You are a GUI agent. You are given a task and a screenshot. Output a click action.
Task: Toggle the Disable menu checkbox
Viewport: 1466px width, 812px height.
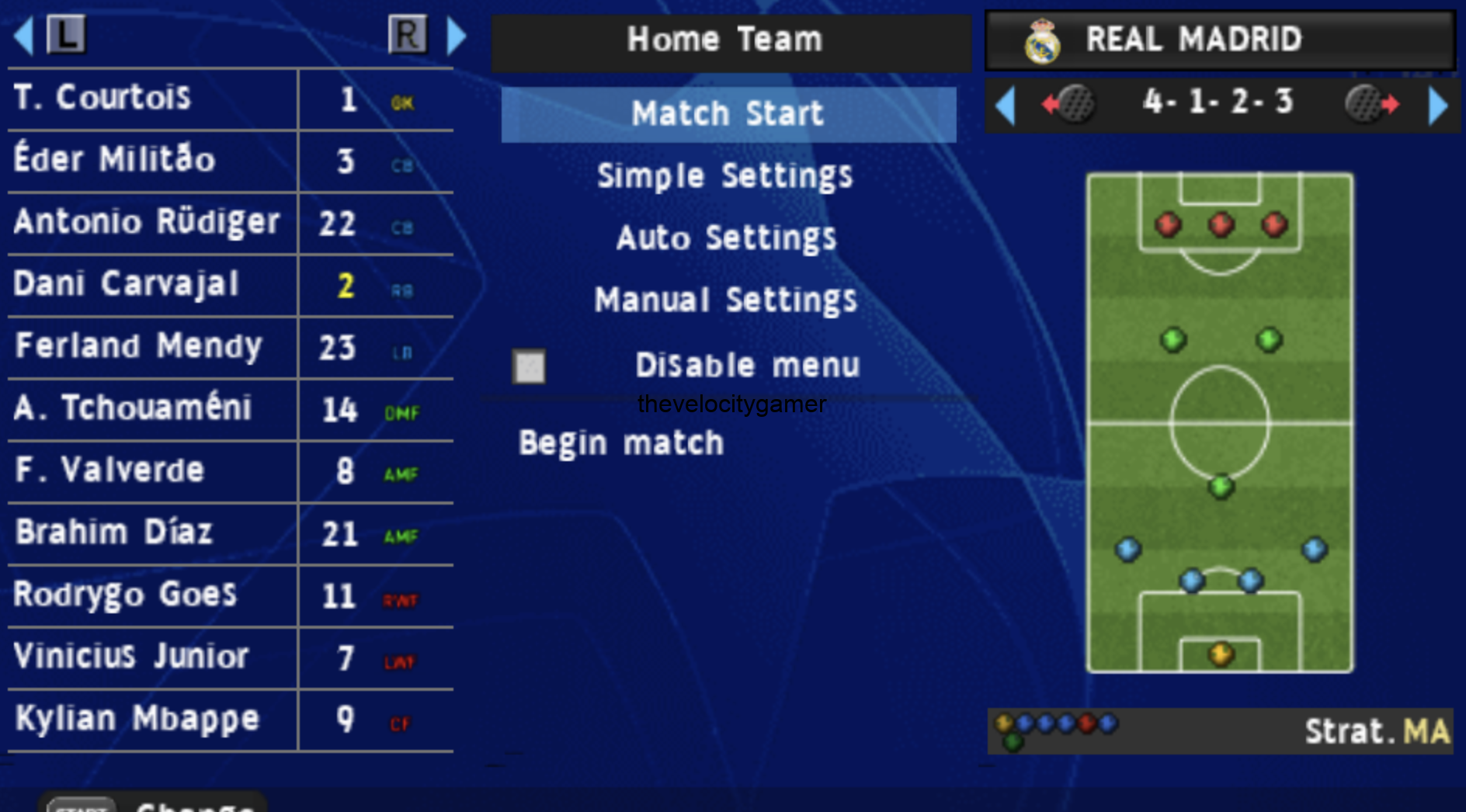529,366
